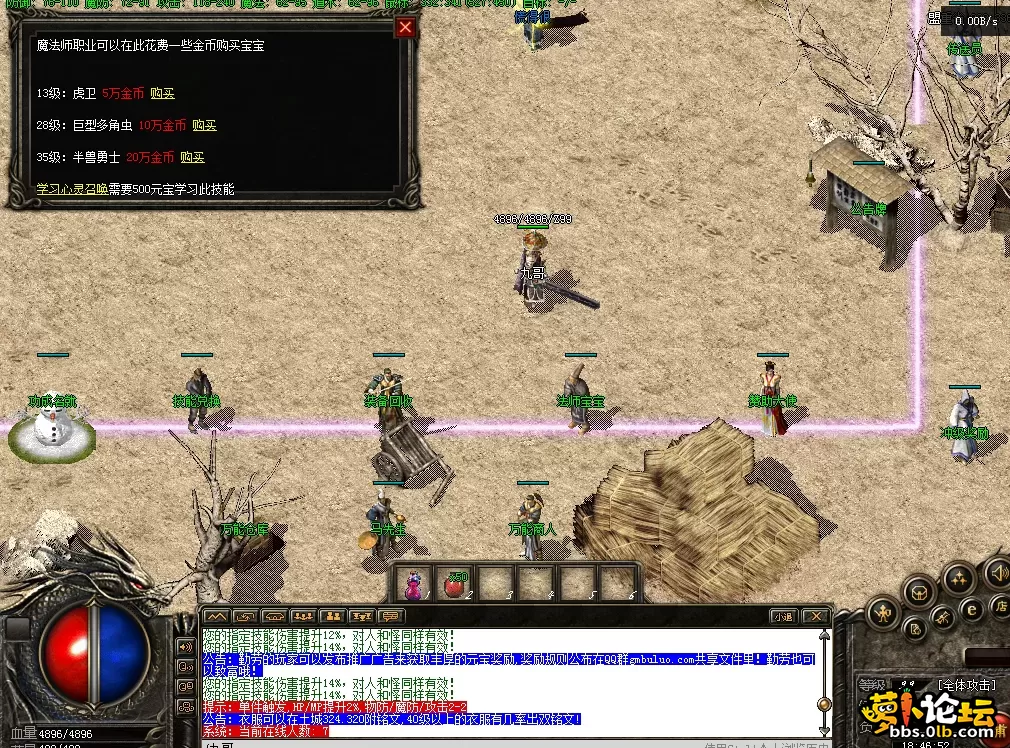This screenshot has height=748, width=1010.
Task: Open the skills sparkle round button
Action: click(x=959, y=579)
